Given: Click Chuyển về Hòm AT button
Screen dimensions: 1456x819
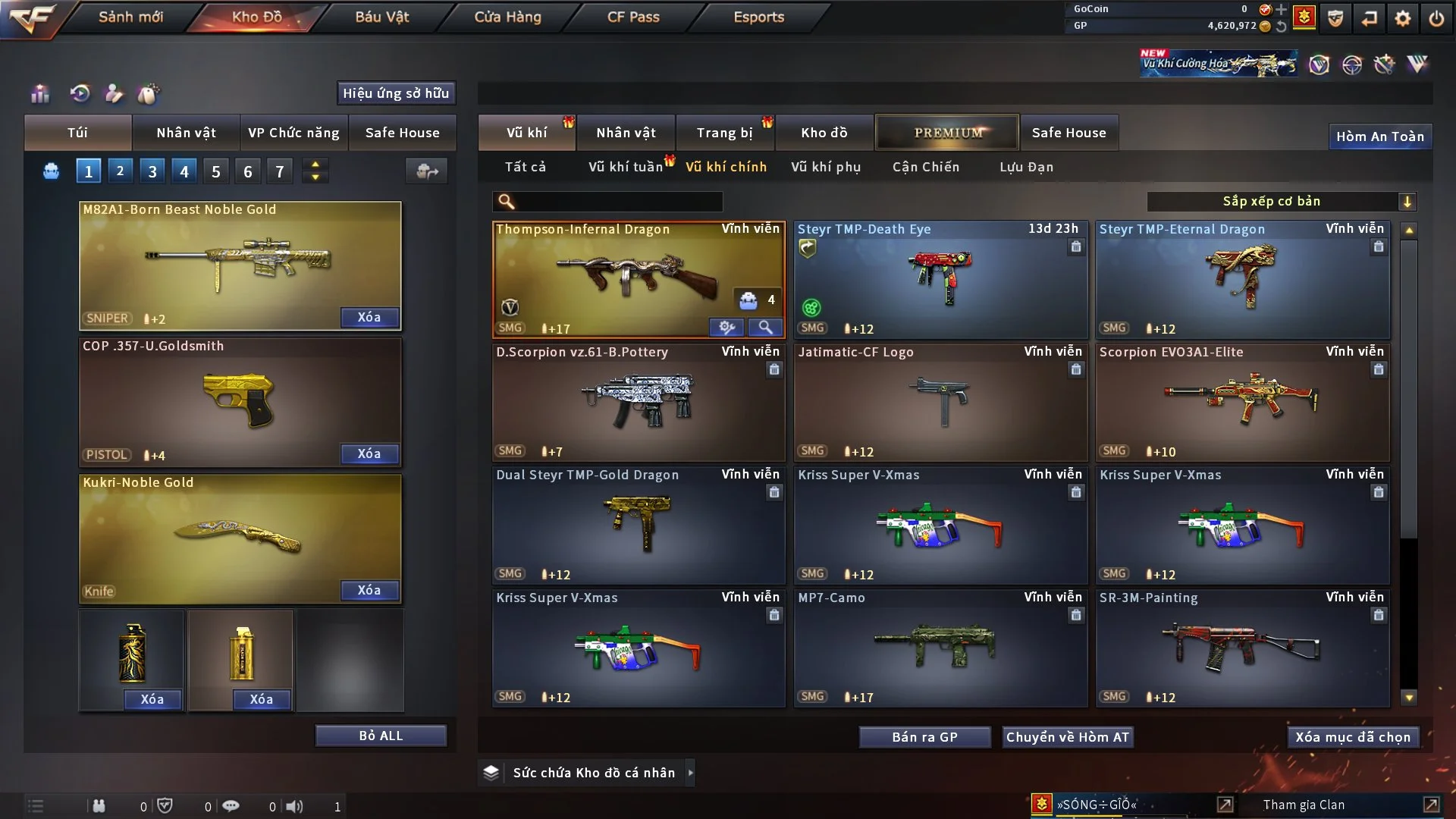Looking at the screenshot, I should (x=1068, y=737).
